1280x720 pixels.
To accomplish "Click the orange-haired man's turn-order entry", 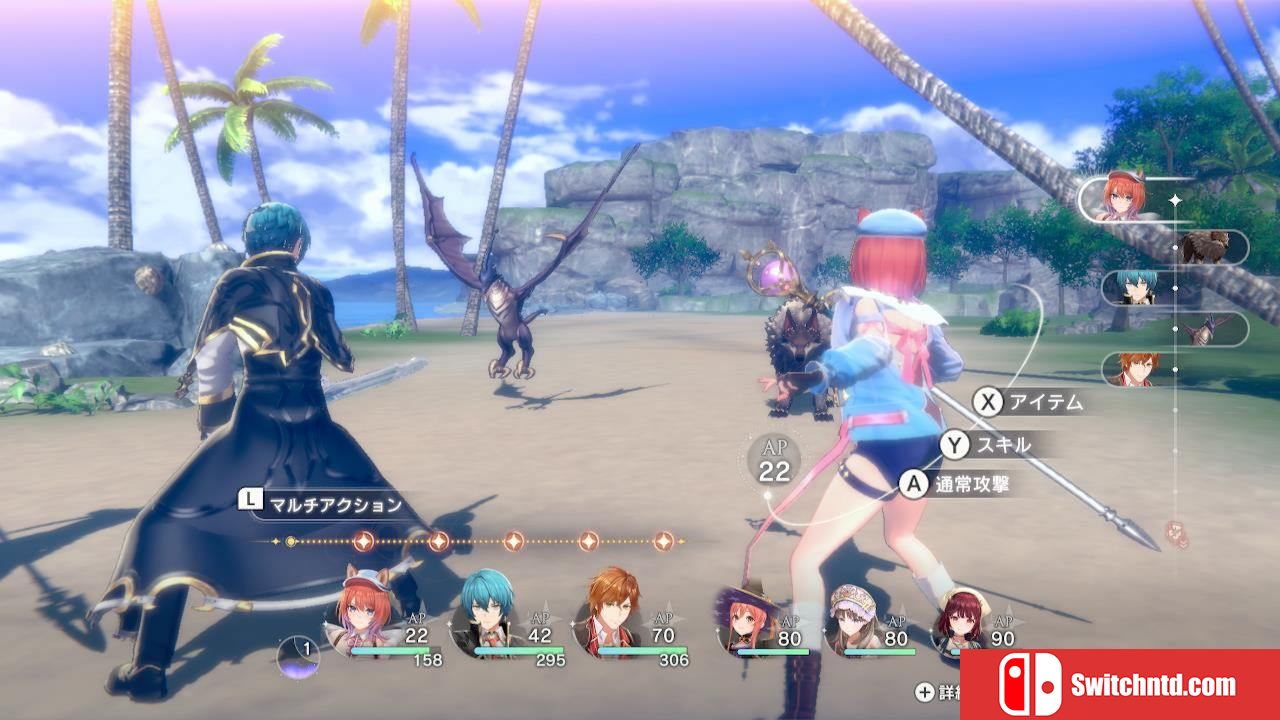I will (x=1136, y=369).
